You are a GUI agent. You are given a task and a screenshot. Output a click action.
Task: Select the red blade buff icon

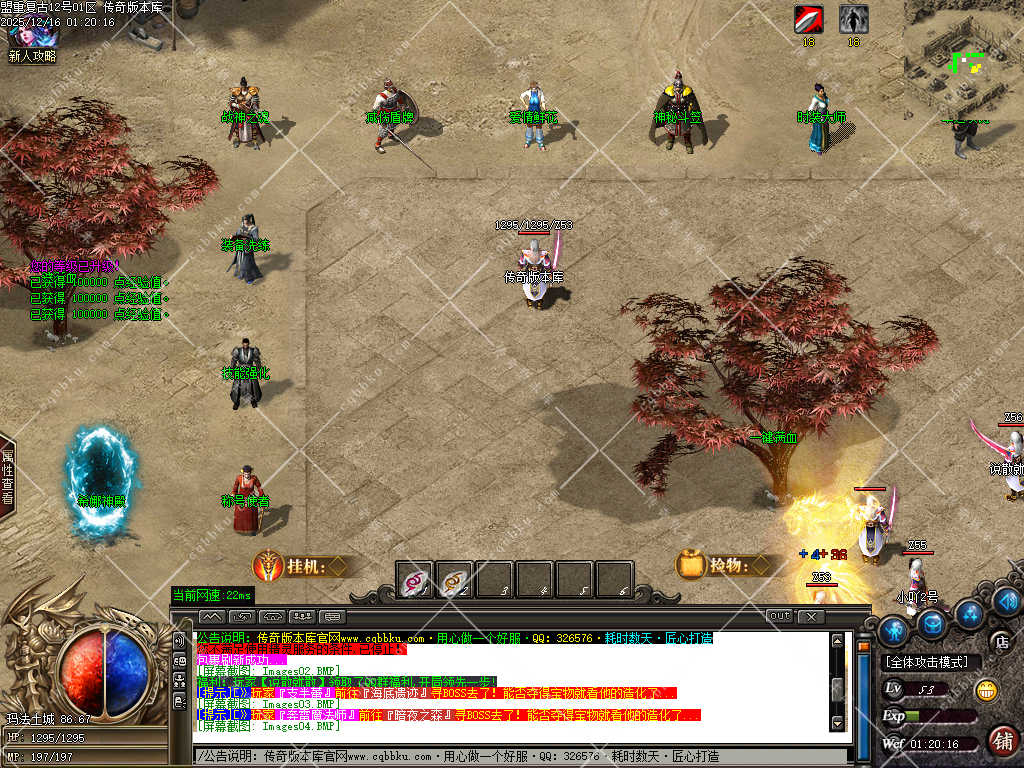tap(808, 19)
